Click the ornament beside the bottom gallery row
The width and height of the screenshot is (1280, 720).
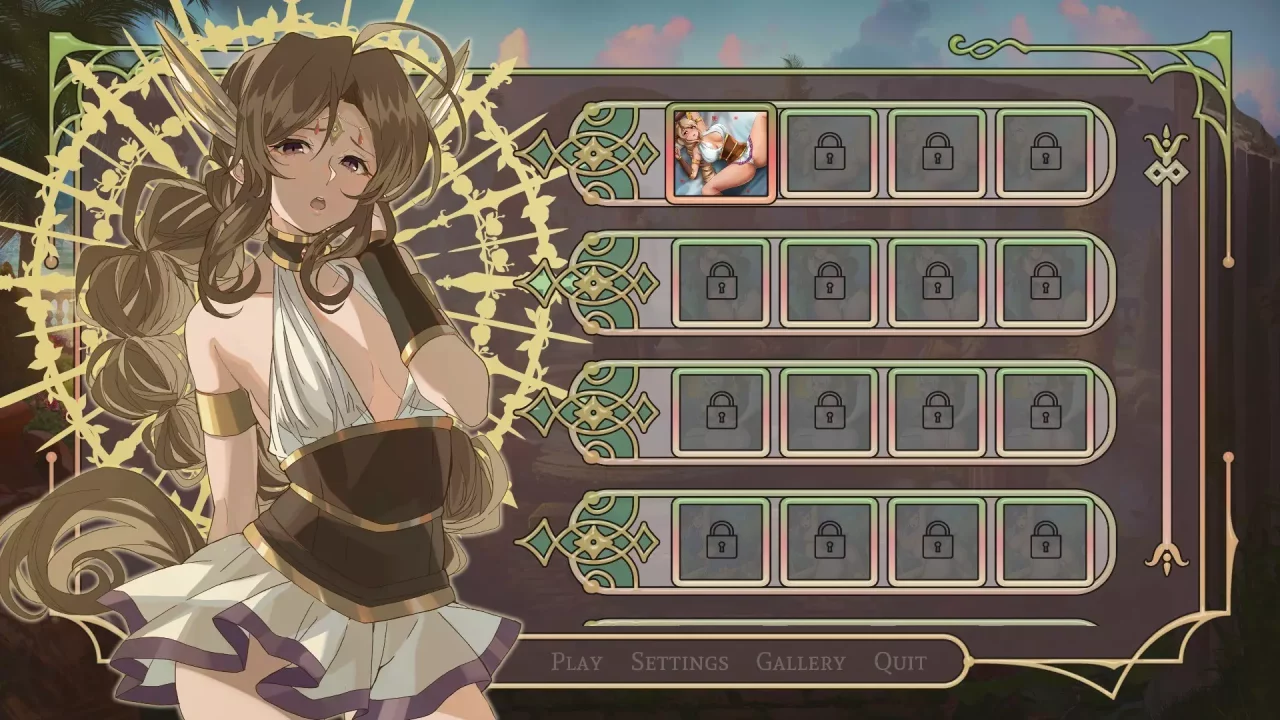pos(594,541)
